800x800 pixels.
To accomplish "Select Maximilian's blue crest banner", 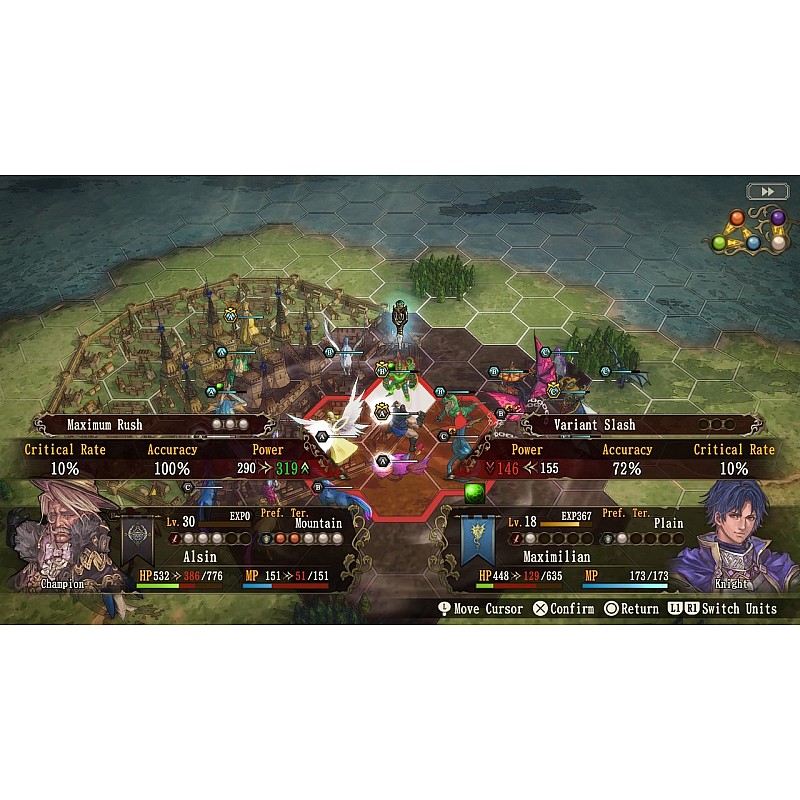I will (x=480, y=540).
